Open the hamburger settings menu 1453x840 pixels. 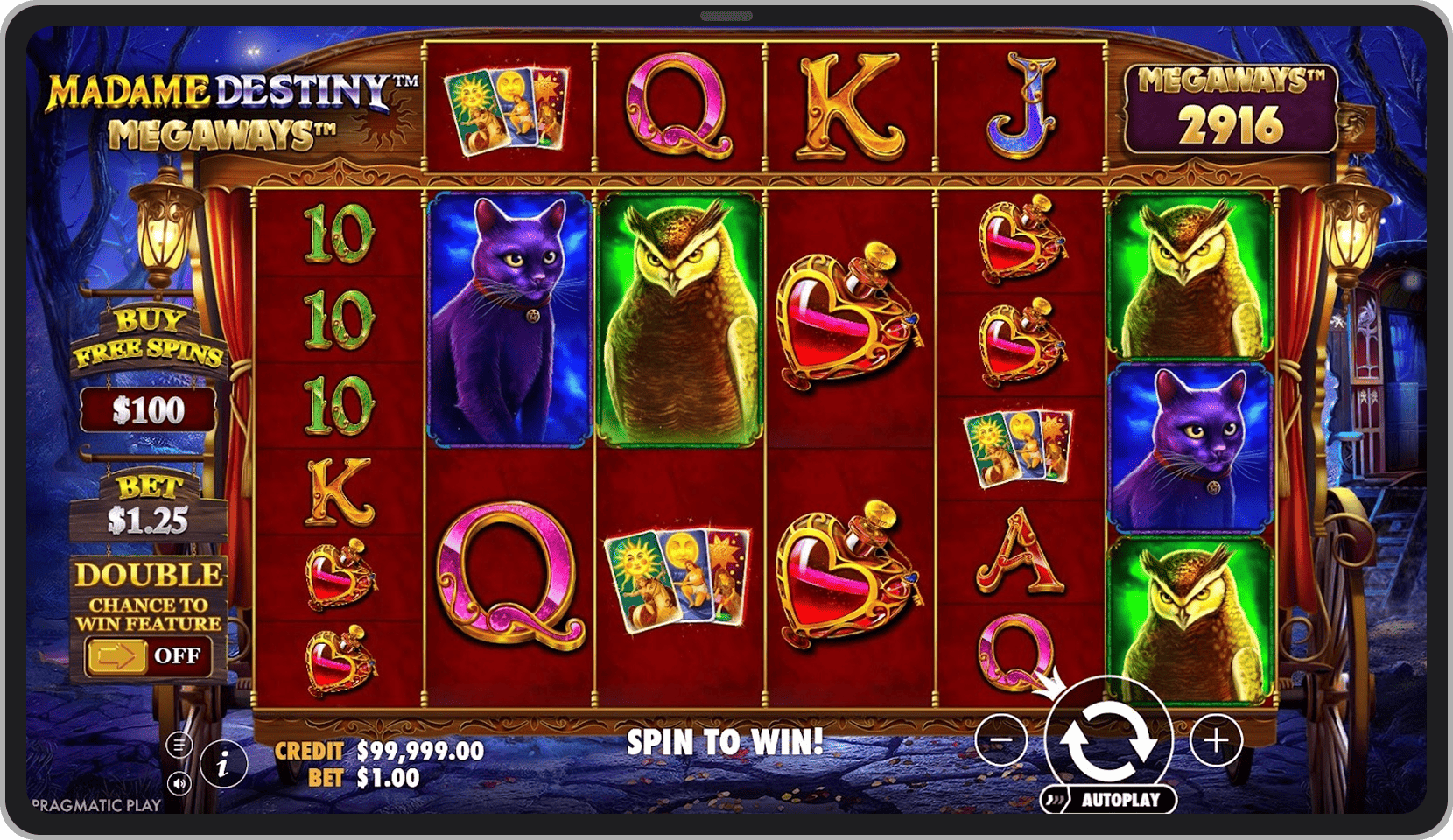tap(179, 745)
